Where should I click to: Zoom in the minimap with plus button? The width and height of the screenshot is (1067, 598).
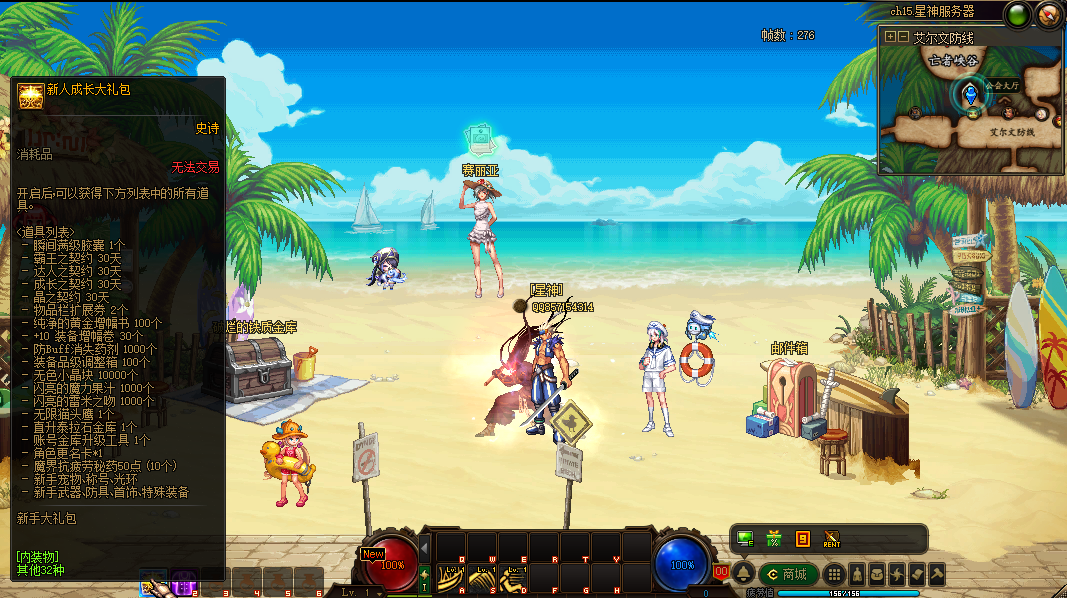pyautogui.click(x=891, y=37)
